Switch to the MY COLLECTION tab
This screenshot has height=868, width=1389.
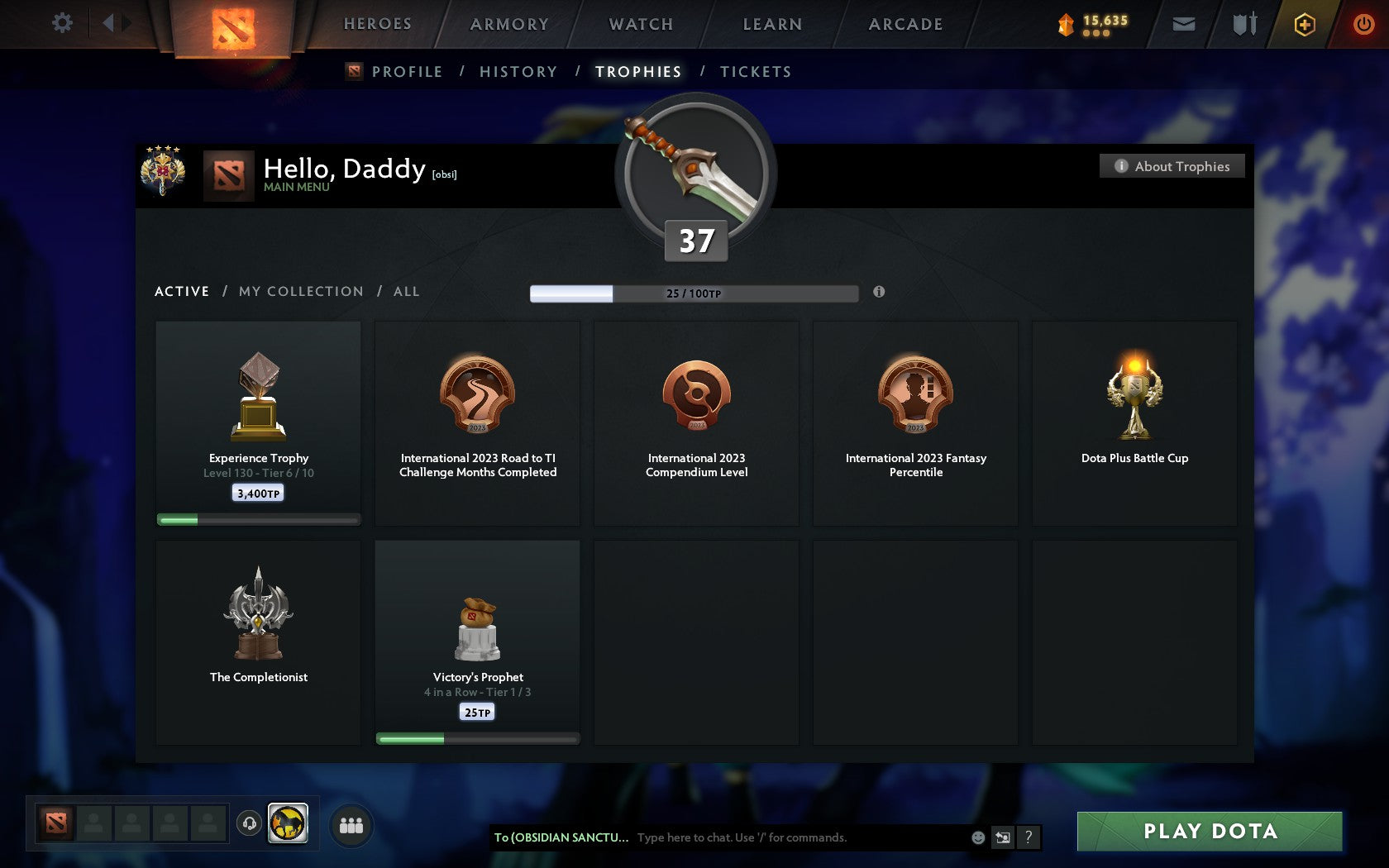pyautogui.click(x=300, y=291)
